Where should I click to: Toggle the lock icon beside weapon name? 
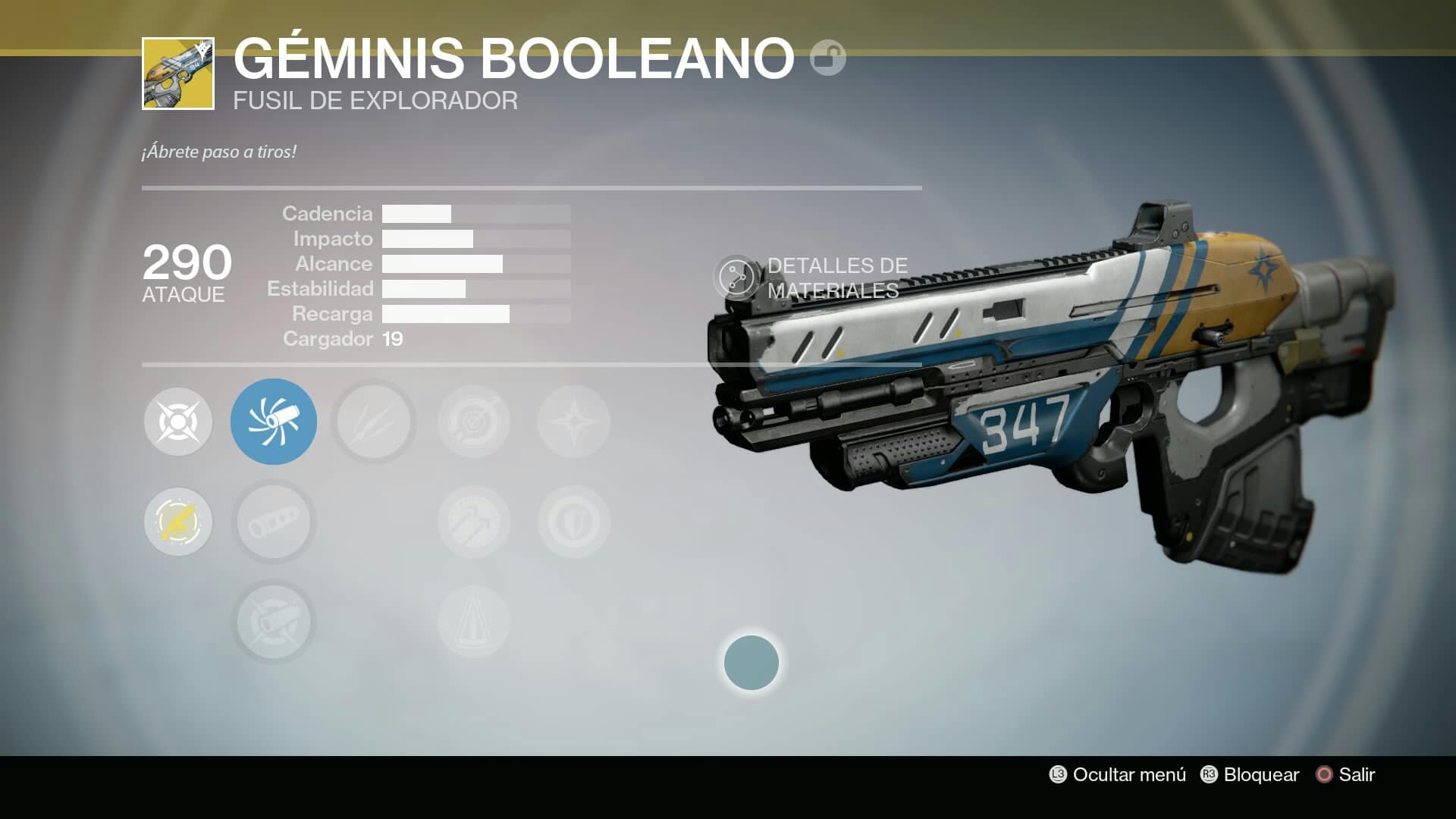827,58
